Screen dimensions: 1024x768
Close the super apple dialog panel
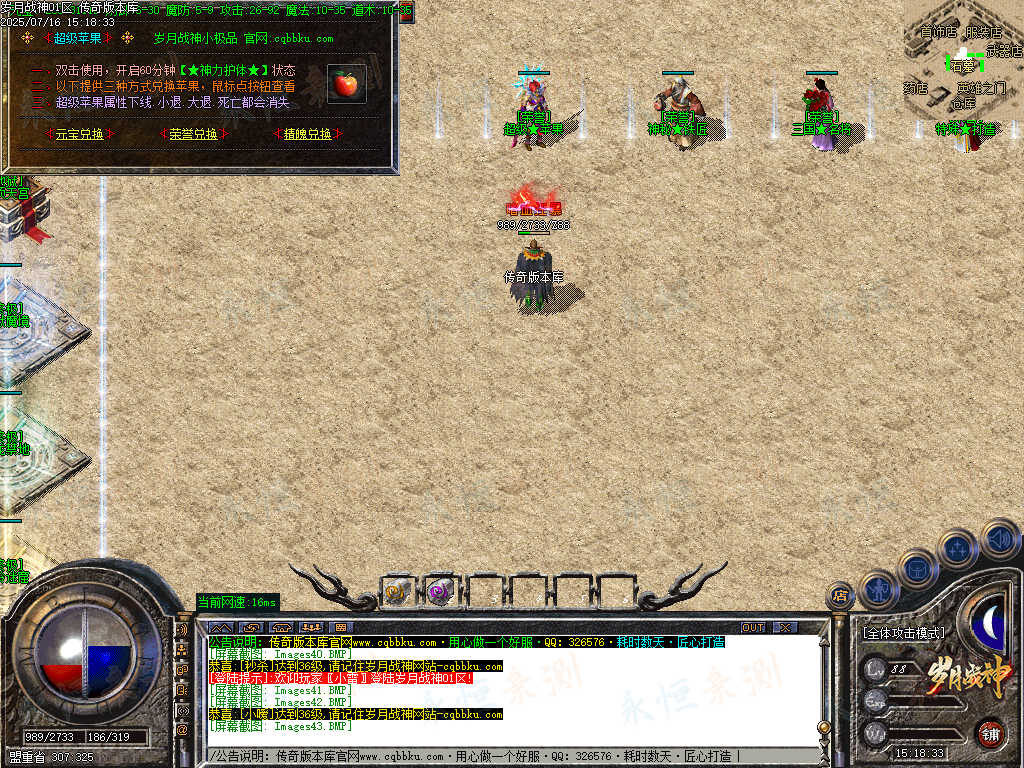[x=406, y=13]
